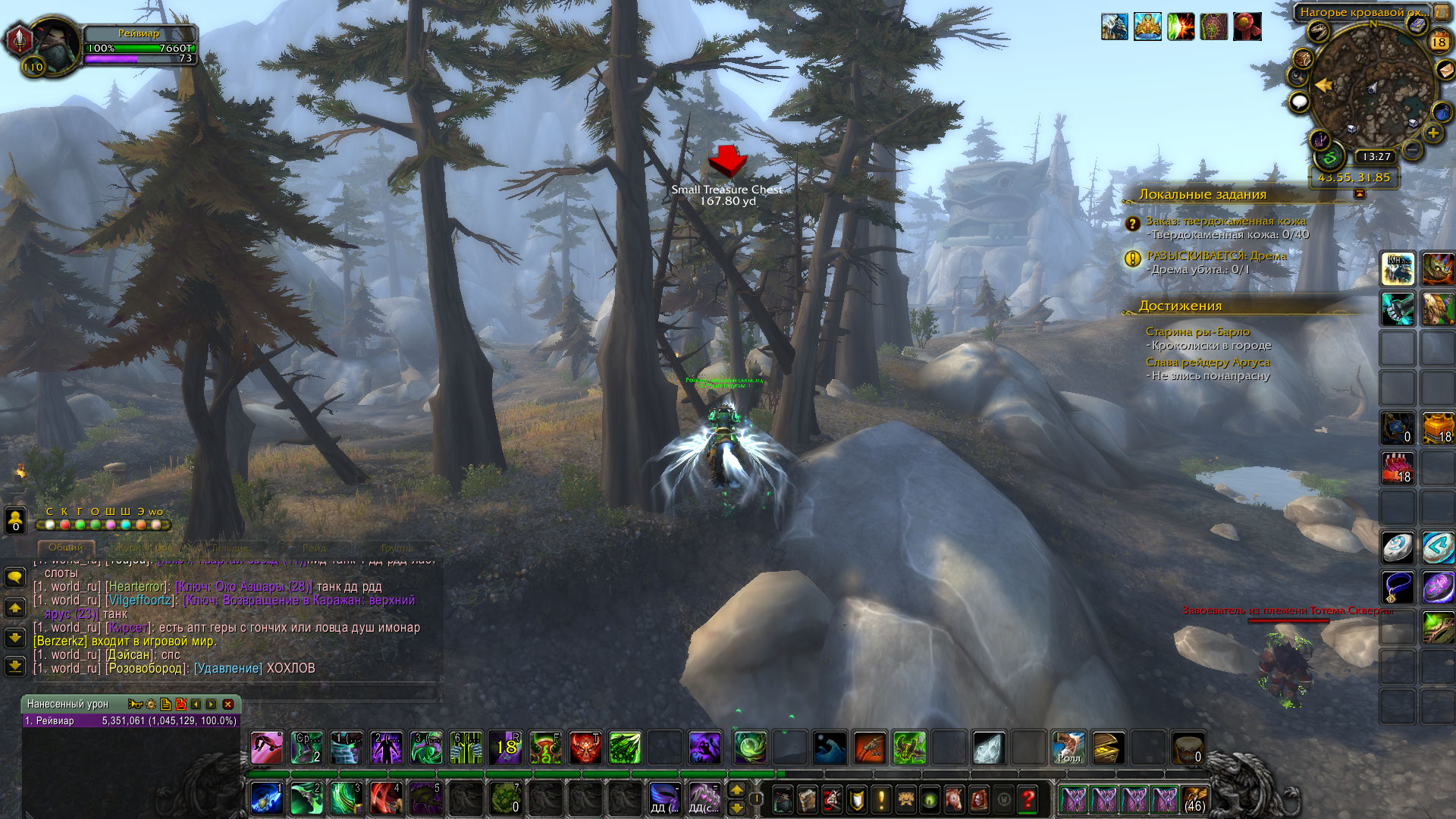Activate the red demon face ability
Screen dimensions: 1456x819
585,748
